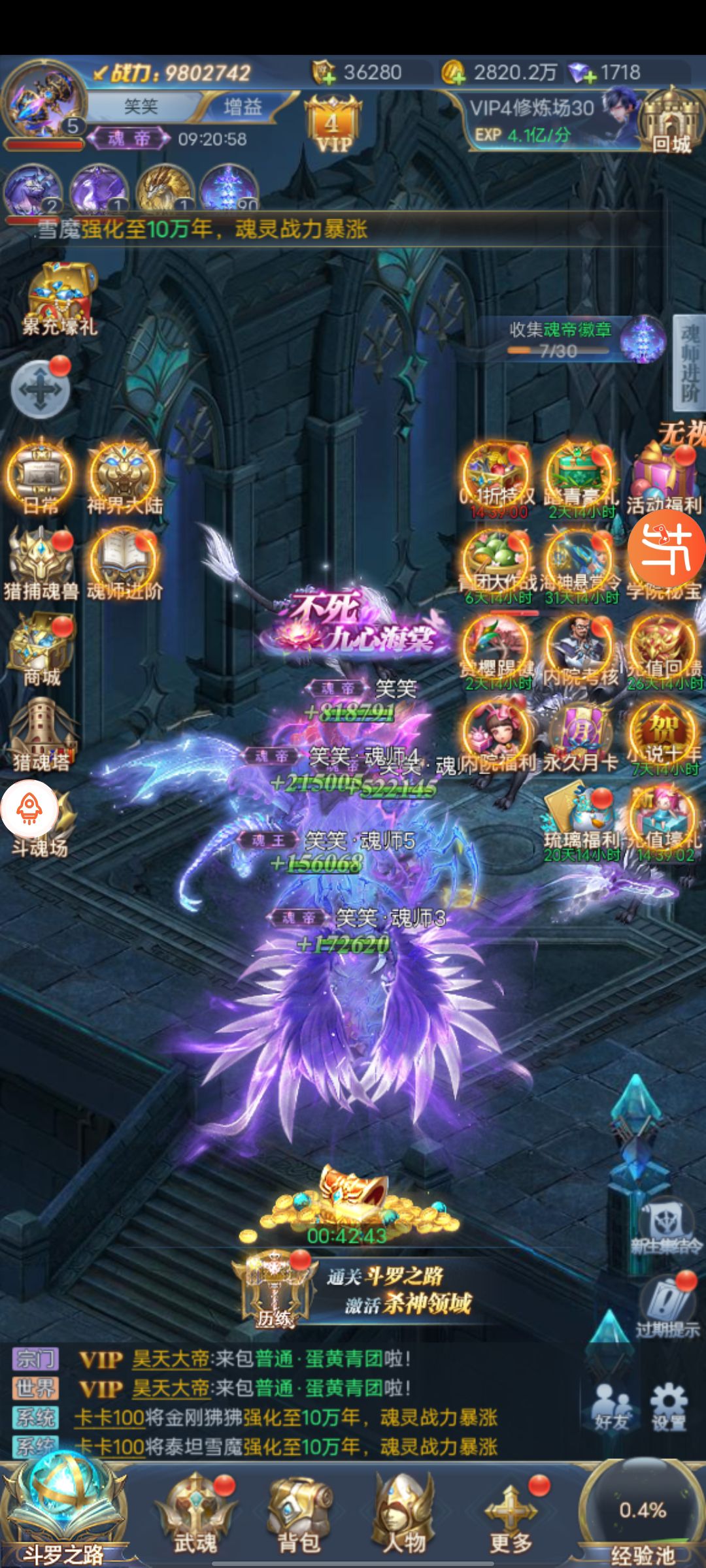Enter 神界大陆
Viewport: 706px width, 1568px height.
click(125, 477)
